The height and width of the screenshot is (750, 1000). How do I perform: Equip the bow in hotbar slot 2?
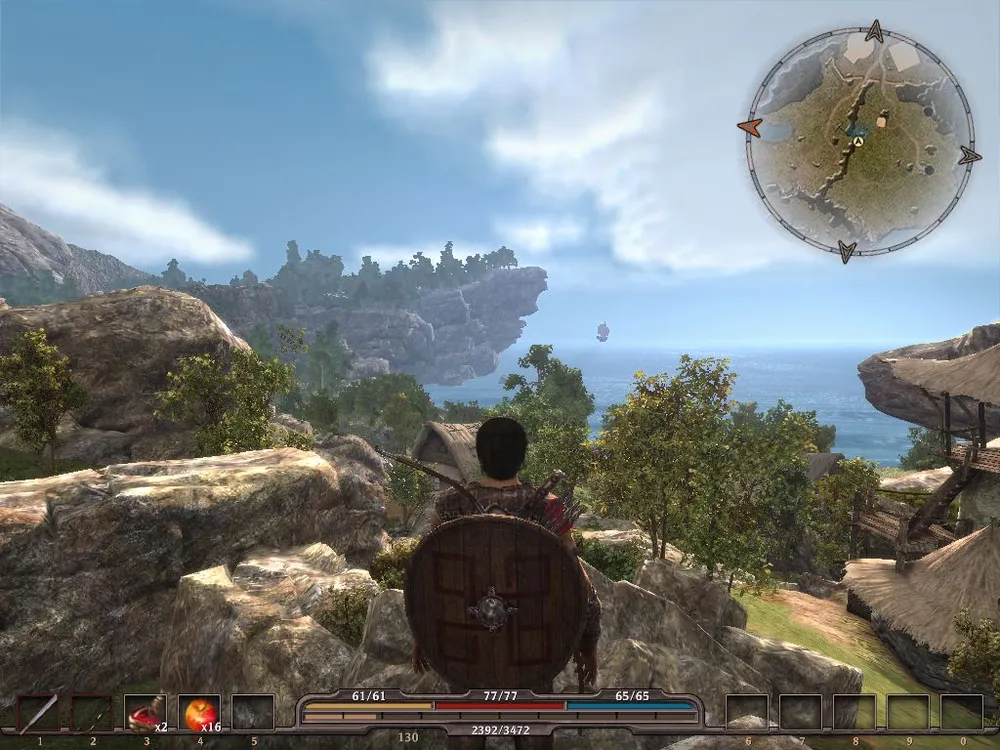92,713
